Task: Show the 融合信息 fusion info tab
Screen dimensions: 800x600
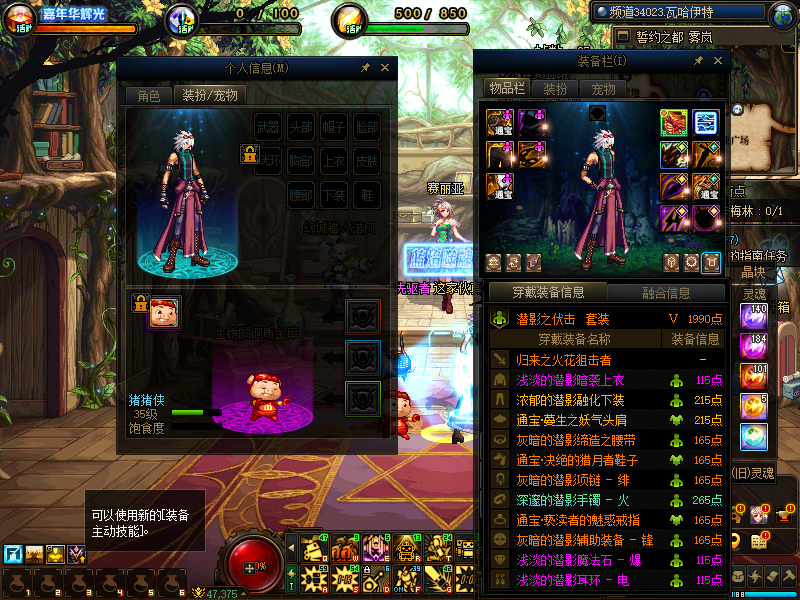Action: pos(665,293)
